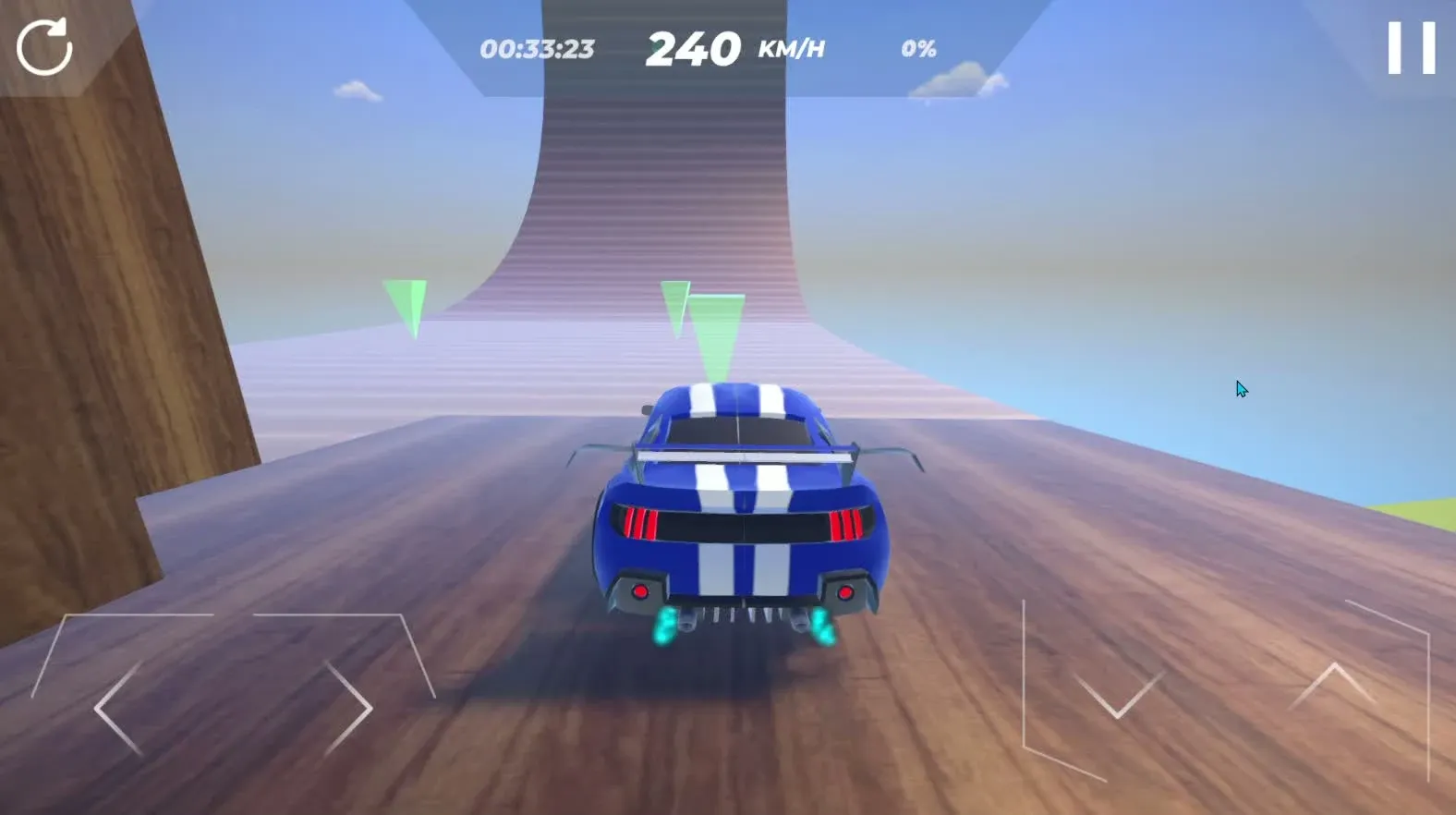Click the 0% progress indicator

(x=919, y=50)
